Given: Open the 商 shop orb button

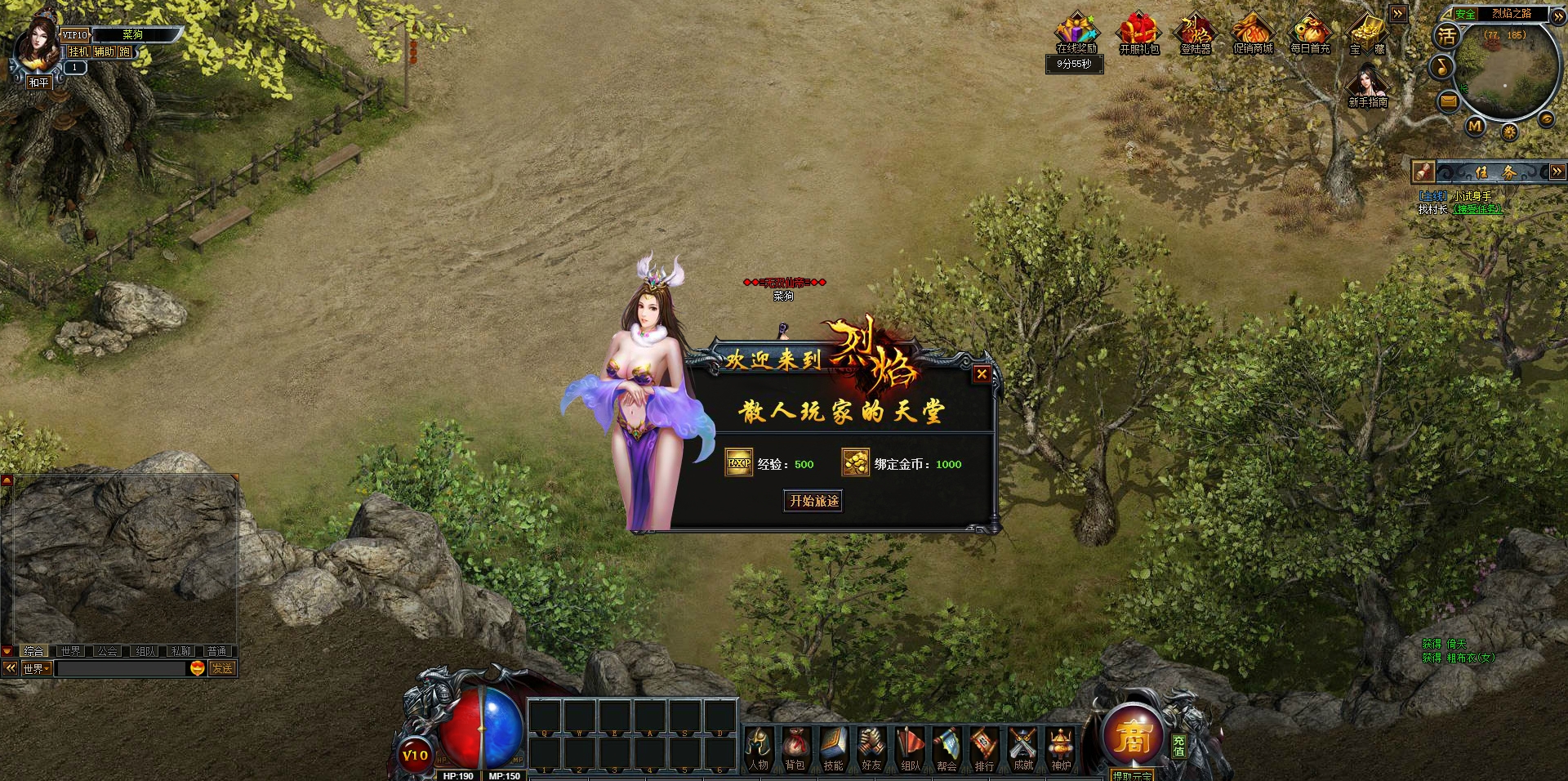Looking at the screenshot, I should pyautogui.click(x=1132, y=737).
